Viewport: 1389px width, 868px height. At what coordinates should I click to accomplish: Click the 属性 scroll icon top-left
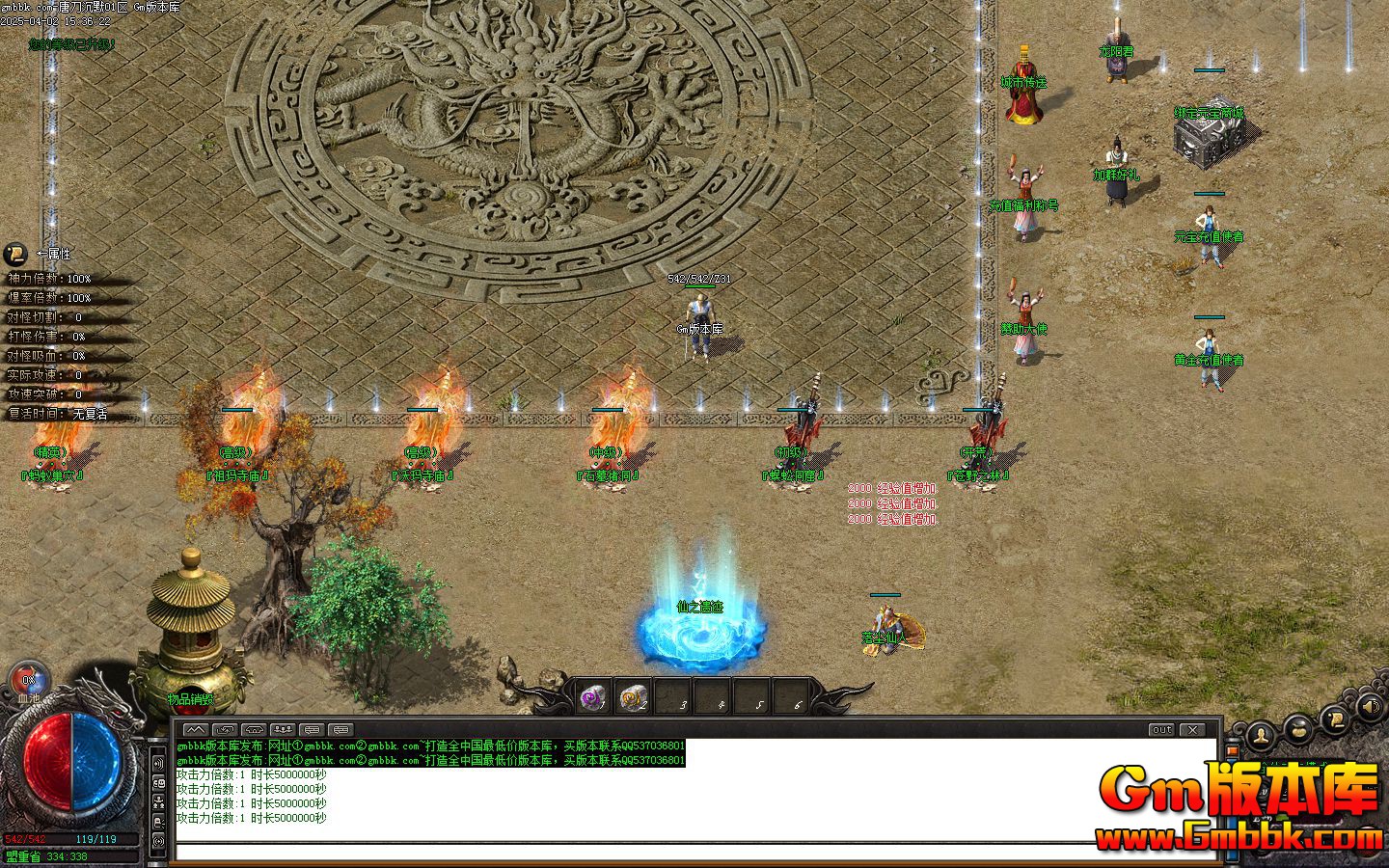click(14, 254)
